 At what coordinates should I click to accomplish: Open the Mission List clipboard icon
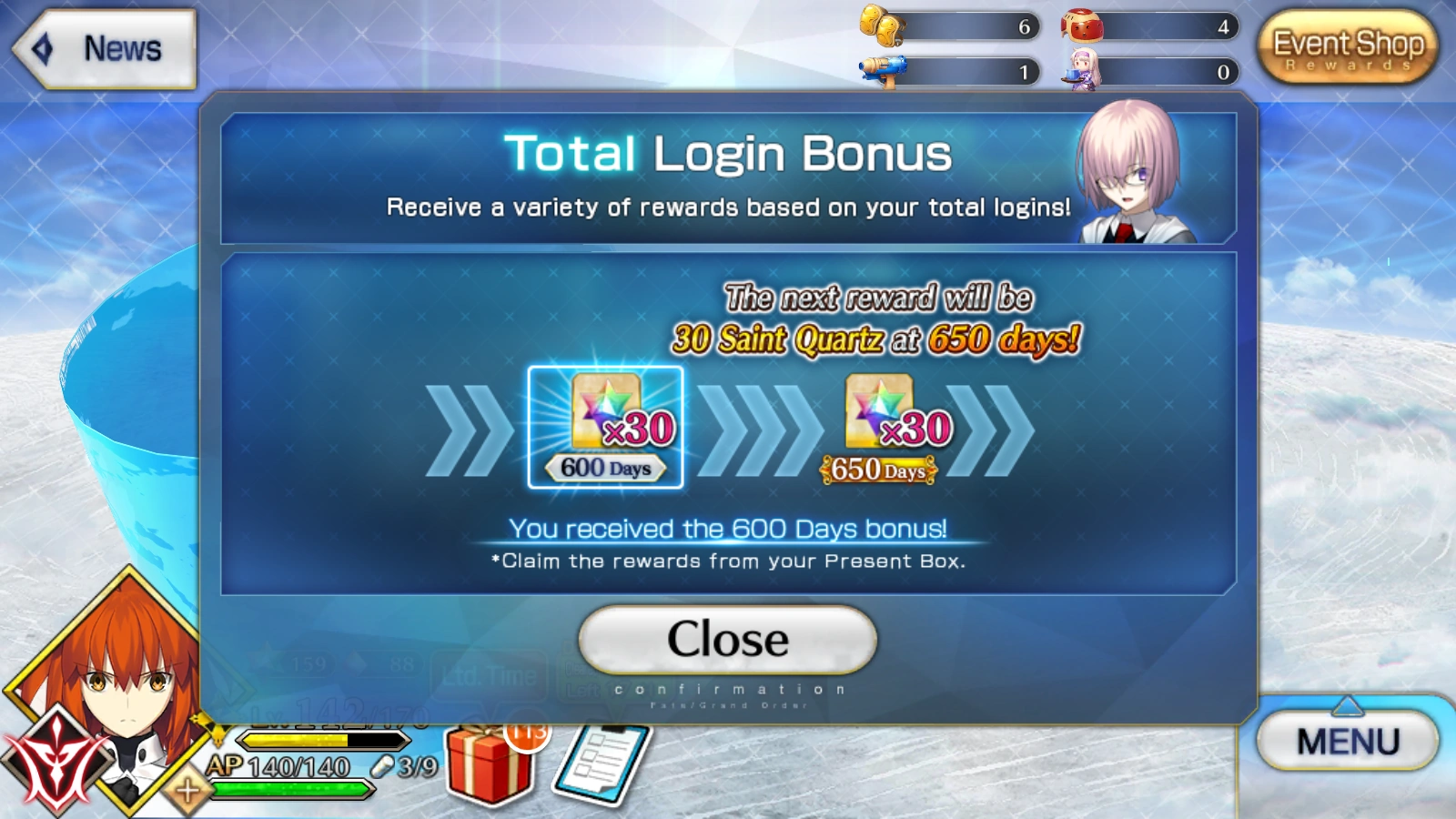click(x=602, y=764)
